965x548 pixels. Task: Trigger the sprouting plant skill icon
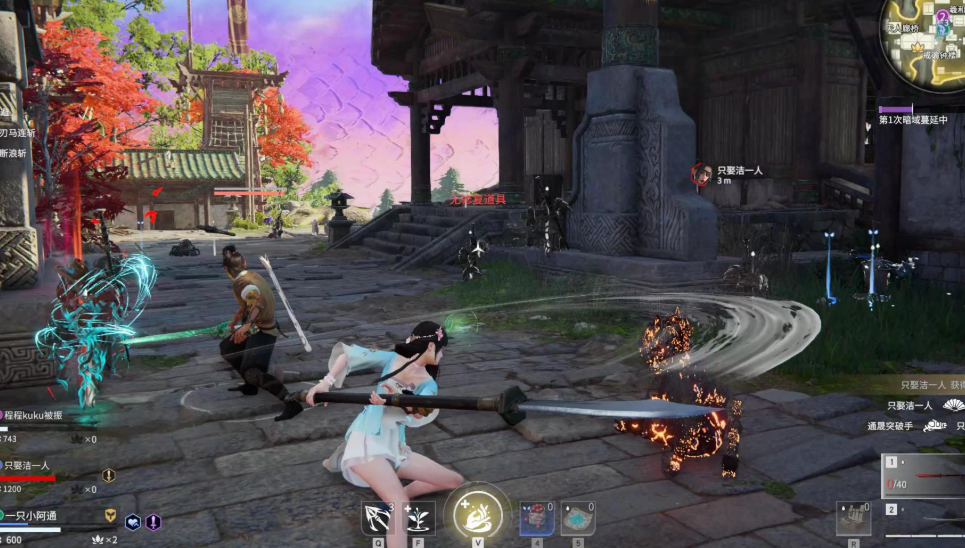(418, 517)
